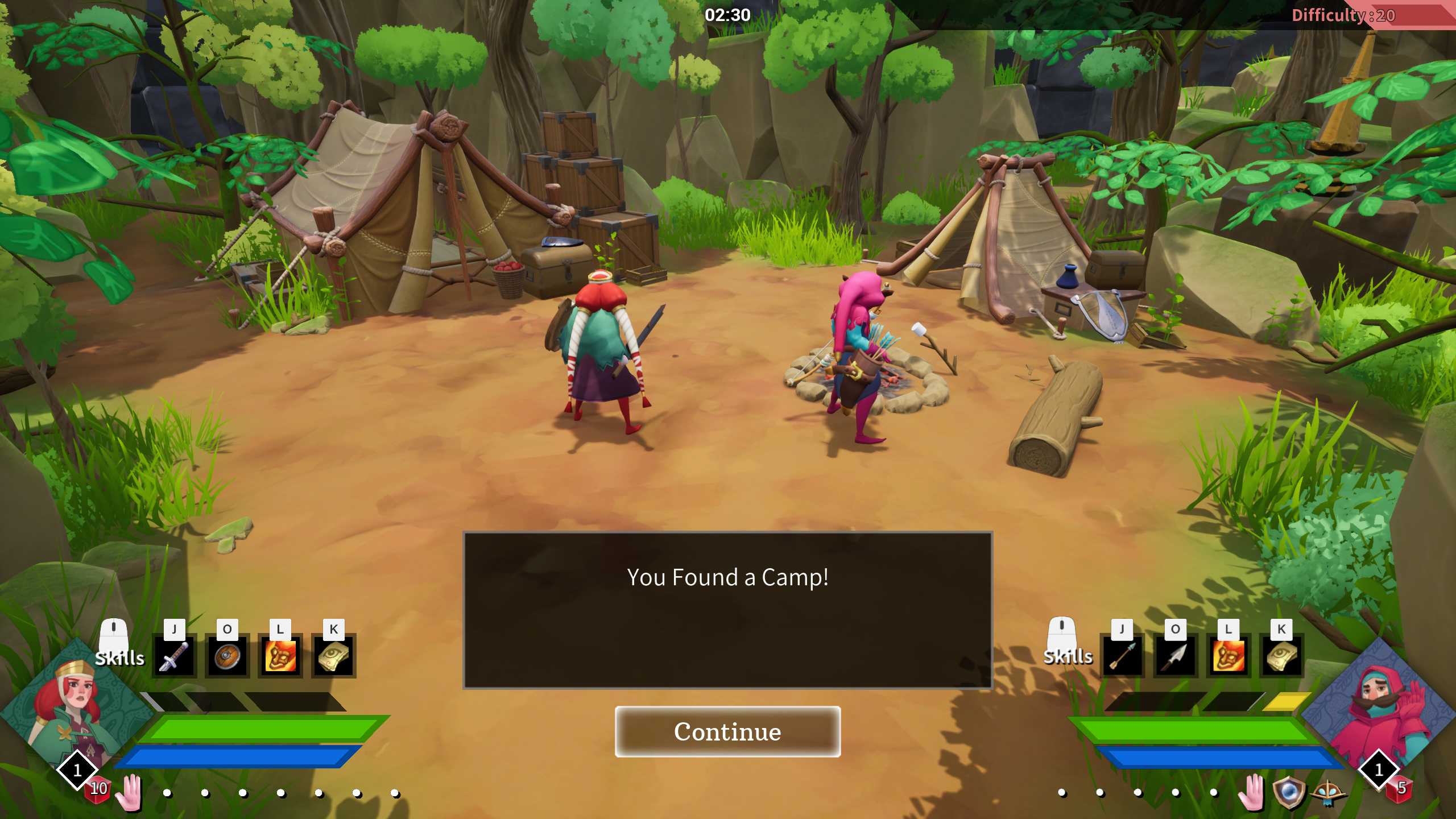Select the red-haired warrior's sword skill
Screen dimensions: 1456x819
174,656
